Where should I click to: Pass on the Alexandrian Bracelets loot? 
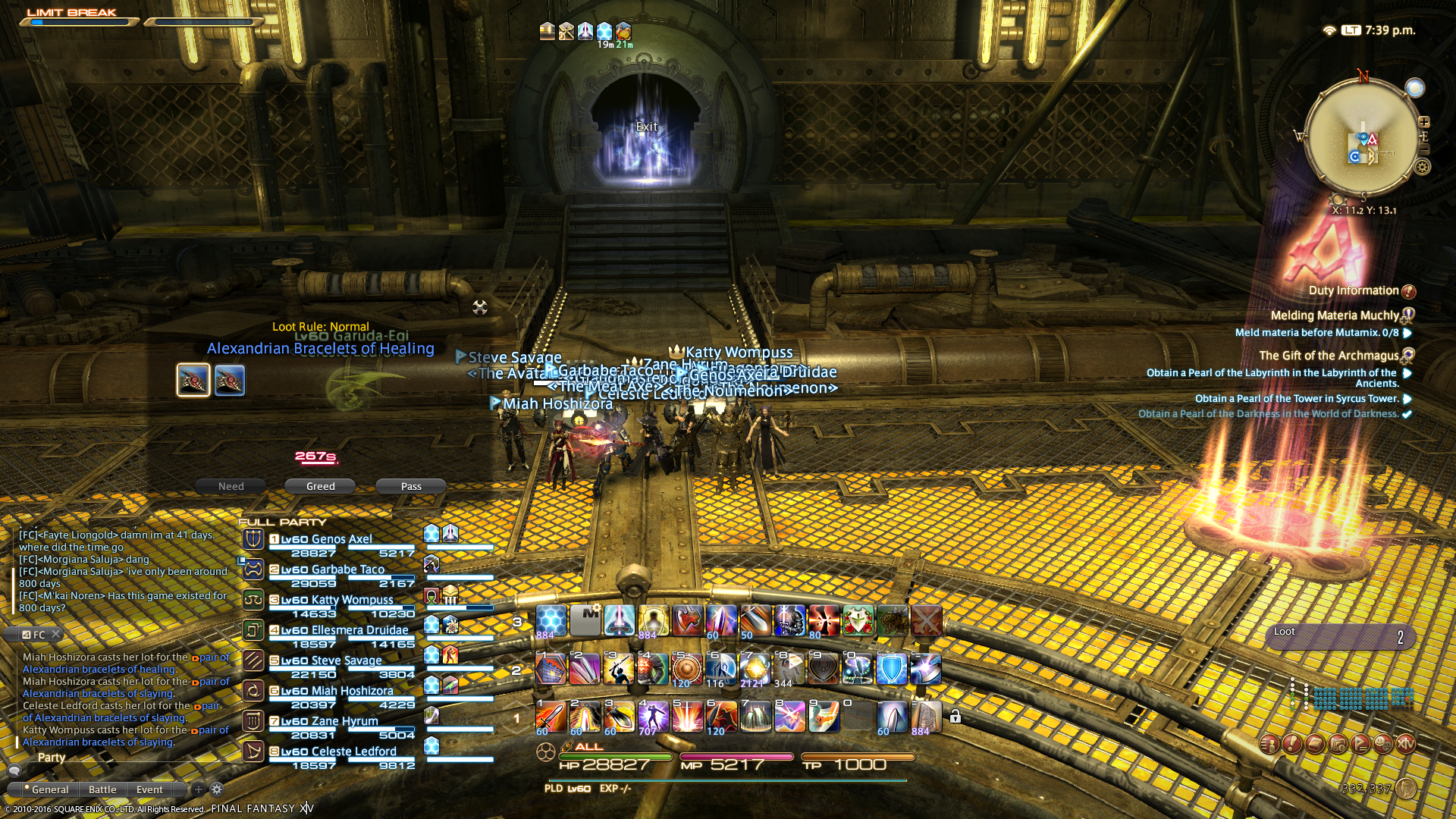coord(411,486)
